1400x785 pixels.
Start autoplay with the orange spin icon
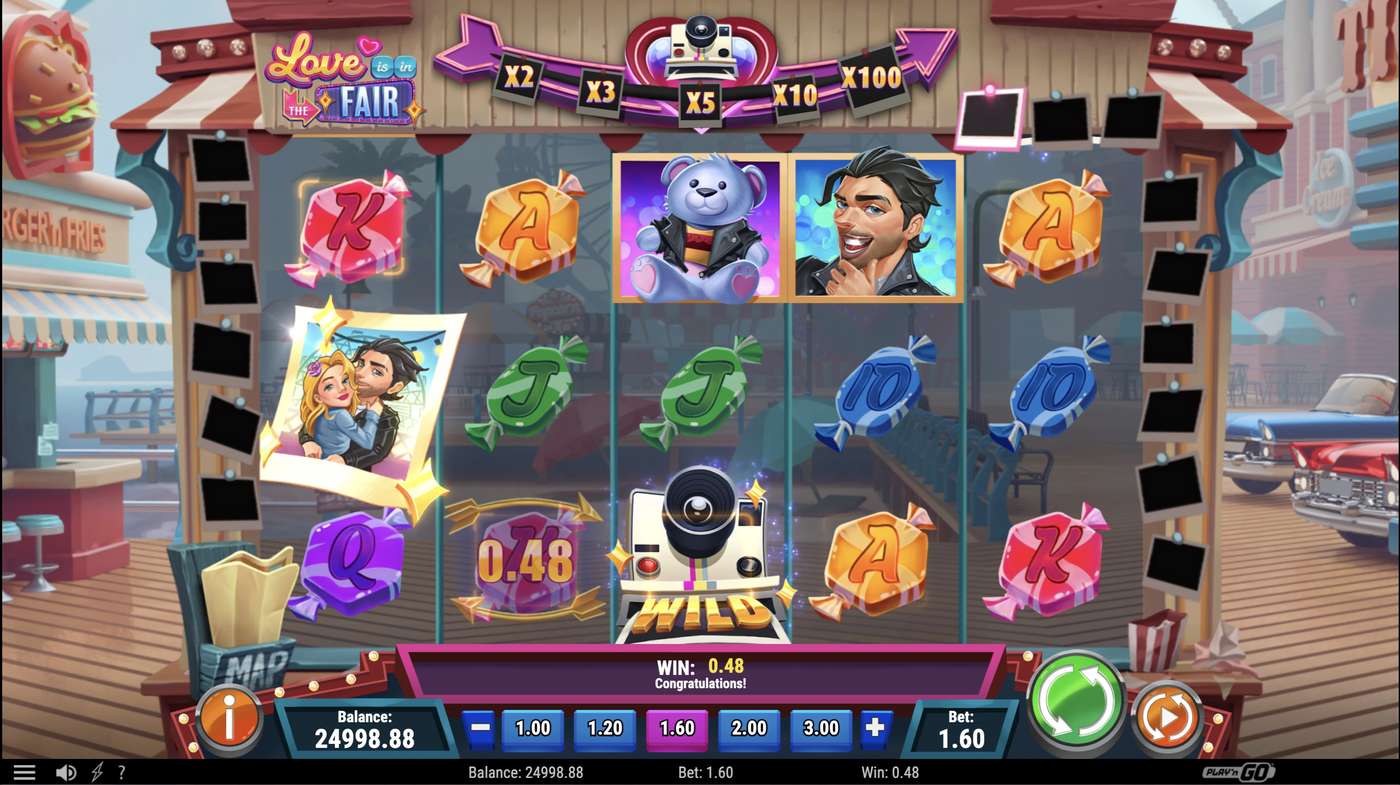pyautogui.click(x=1166, y=716)
